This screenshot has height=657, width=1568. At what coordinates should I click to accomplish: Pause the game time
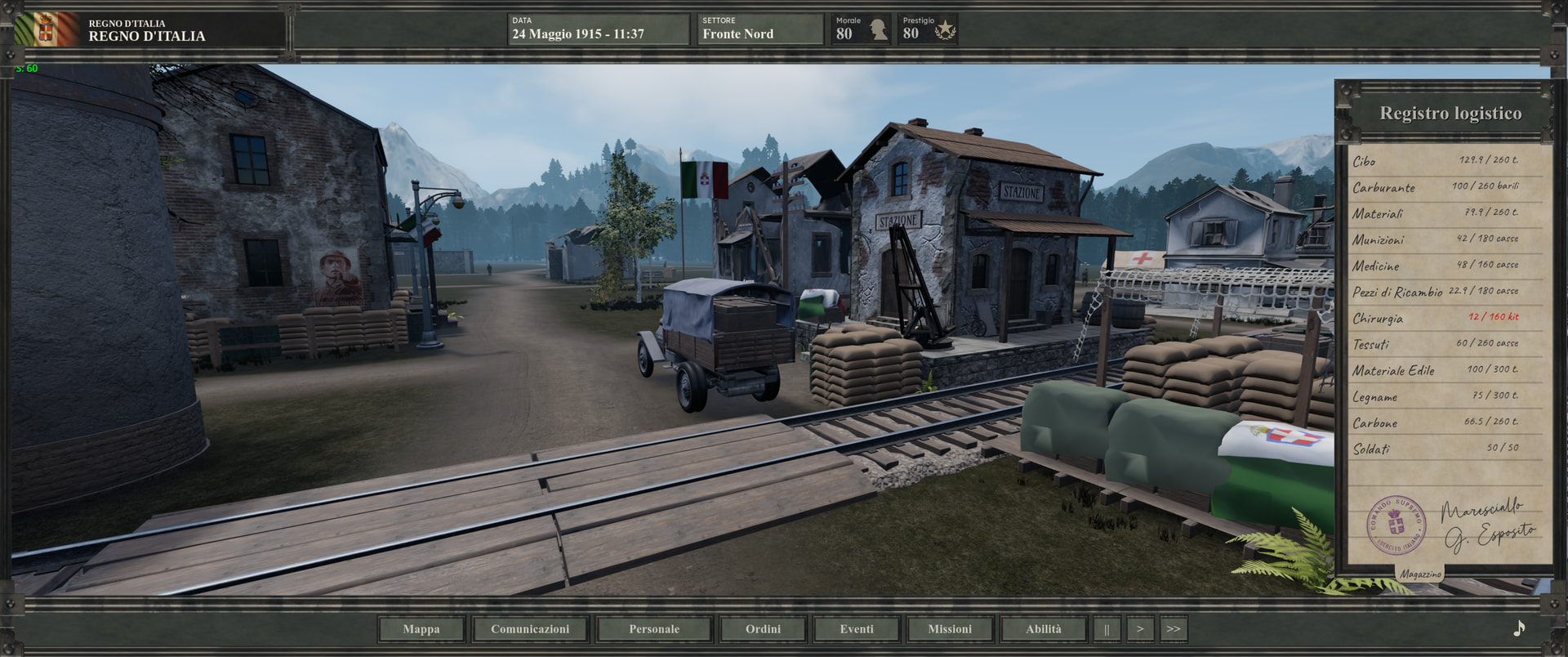(x=1107, y=629)
